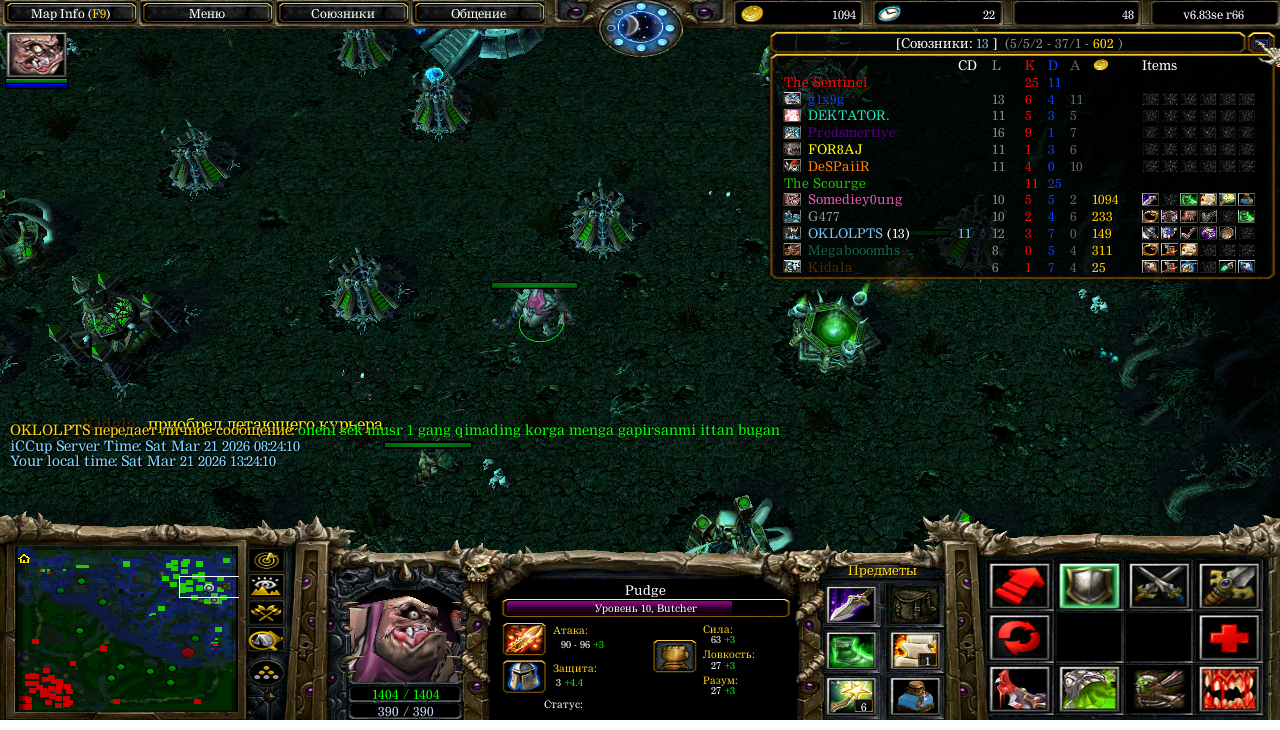Open the Меню button
This screenshot has height=730, width=1280.
(207, 14)
